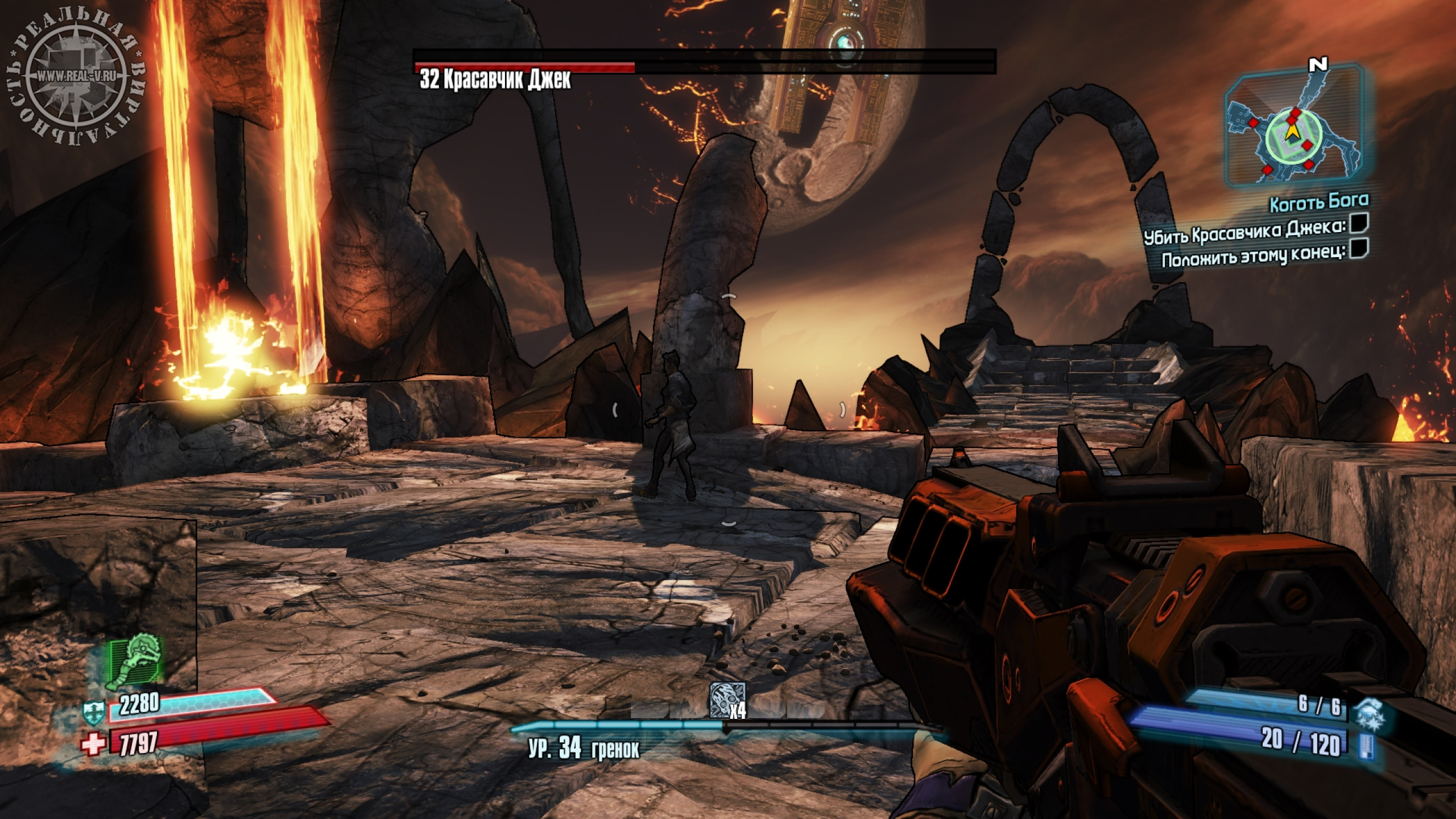This screenshot has width=1456, height=819.
Task: Click the shield icon beside 2280
Action: 93,710
